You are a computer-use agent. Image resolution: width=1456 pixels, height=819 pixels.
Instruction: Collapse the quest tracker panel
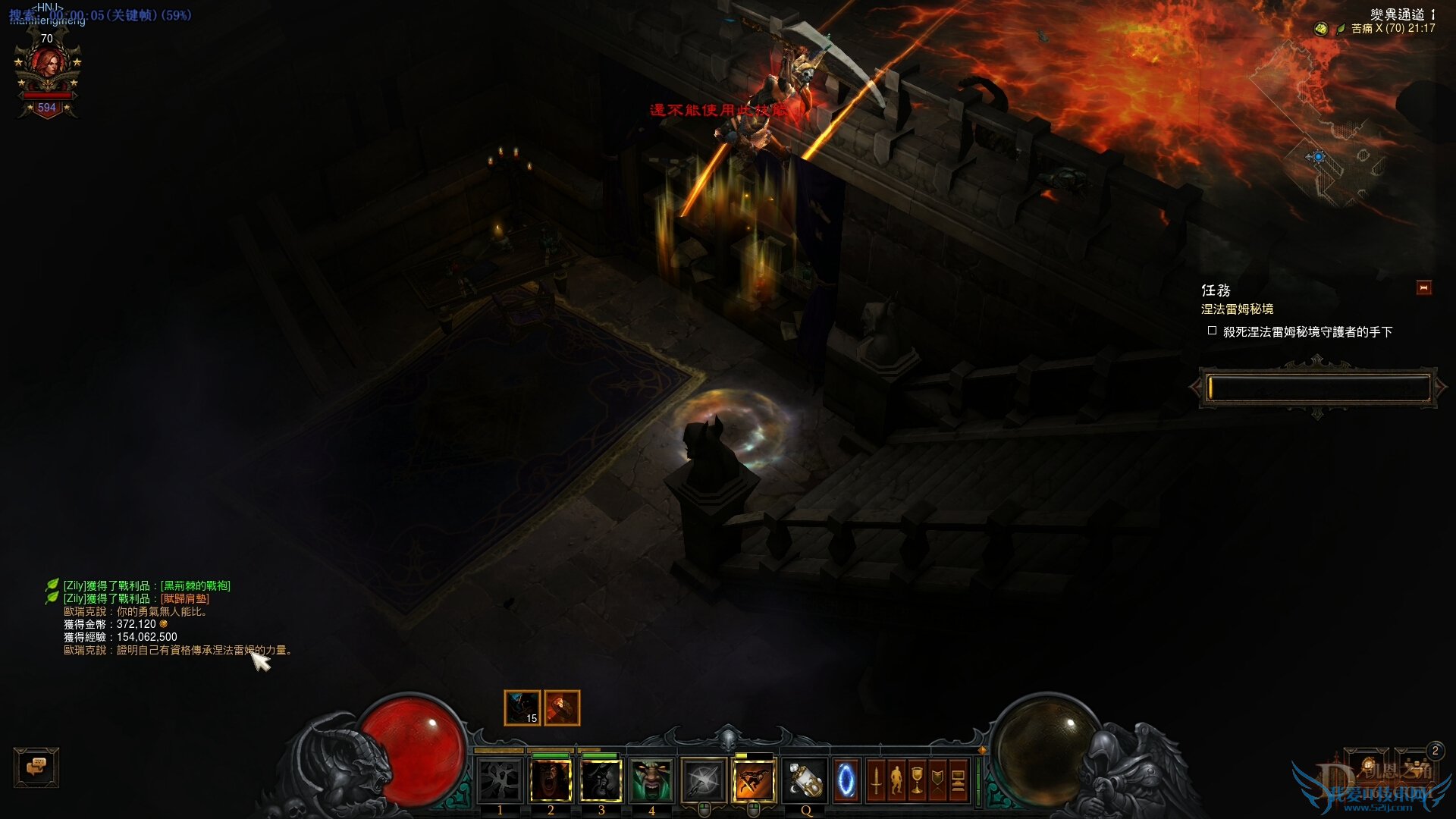point(1423,288)
